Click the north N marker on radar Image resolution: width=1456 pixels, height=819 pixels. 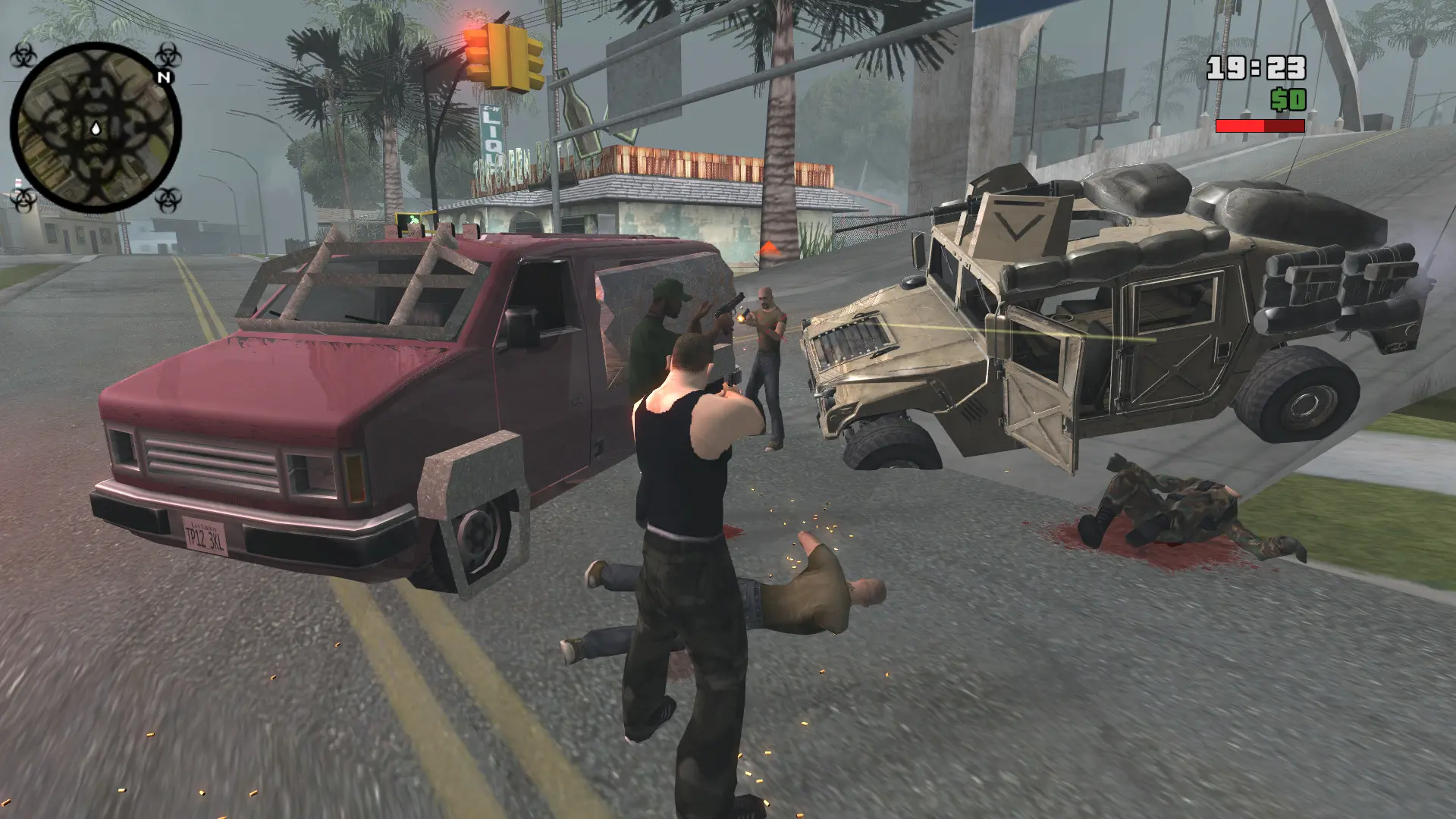164,77
